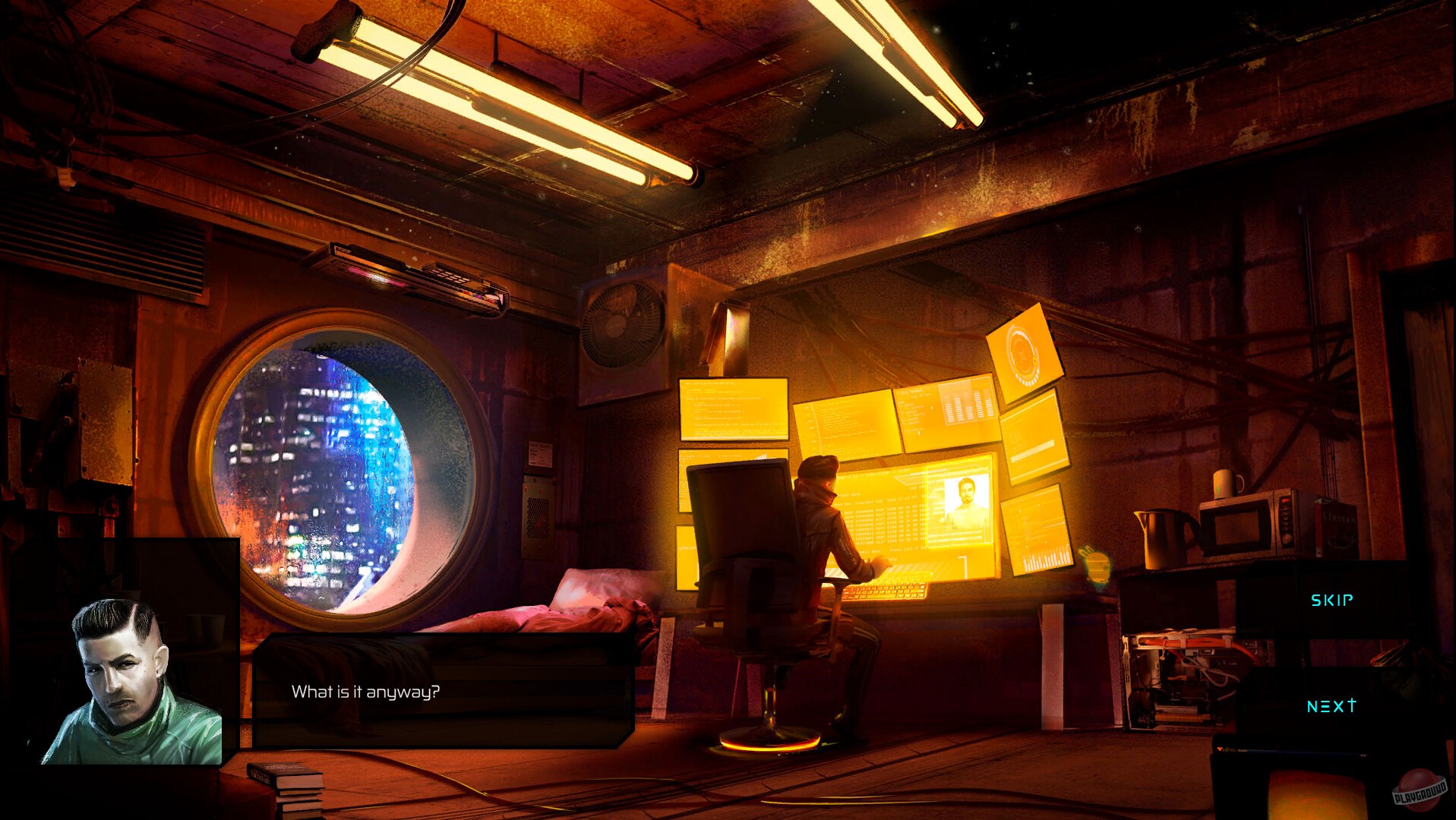Click the circular radar graphic on upper-right screen
The height and width of the screenshot is (820, 1456).
coord(1023,353)
